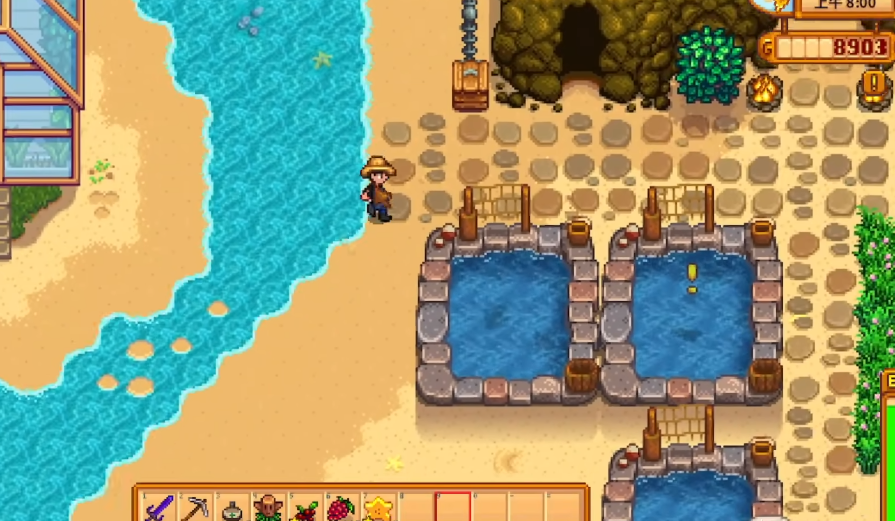Select the red raspberry item slot
Screen dimensions: 895x521
click(342, 508)
